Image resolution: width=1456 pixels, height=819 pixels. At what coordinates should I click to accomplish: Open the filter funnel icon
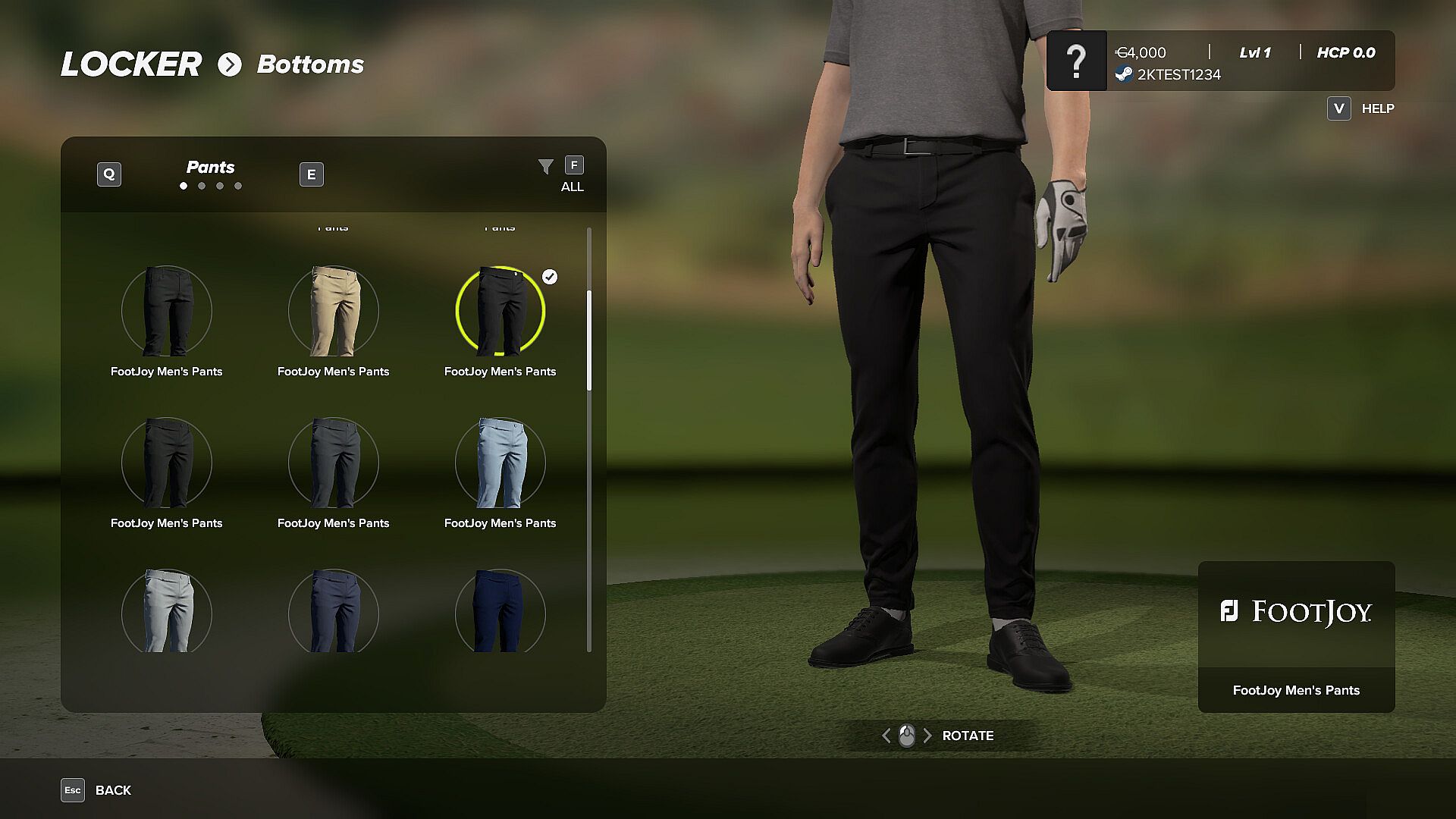546,167
